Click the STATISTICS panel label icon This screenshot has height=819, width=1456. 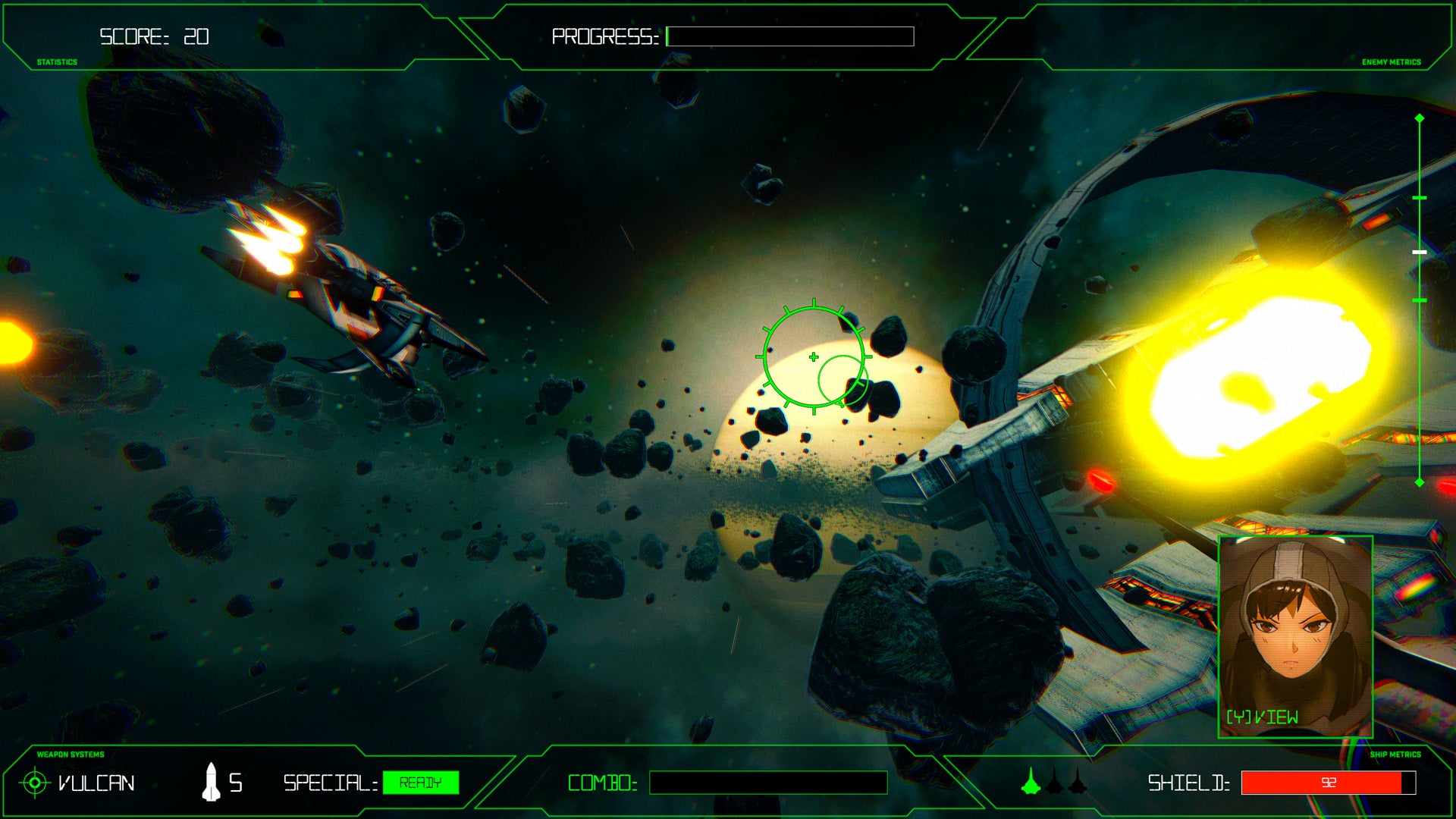coord(57,60)
